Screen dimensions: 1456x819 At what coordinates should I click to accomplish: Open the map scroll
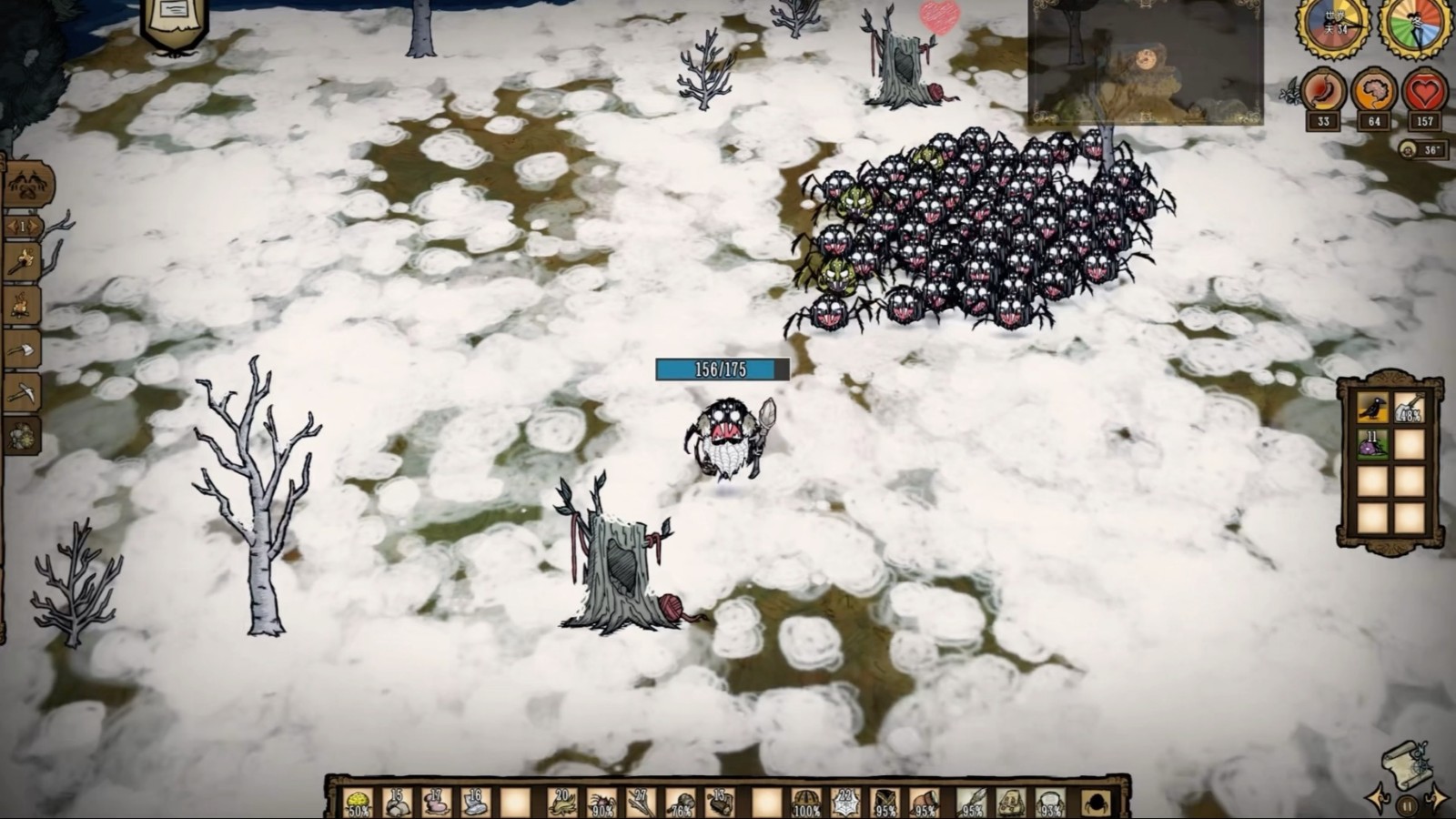(1406, 765)
